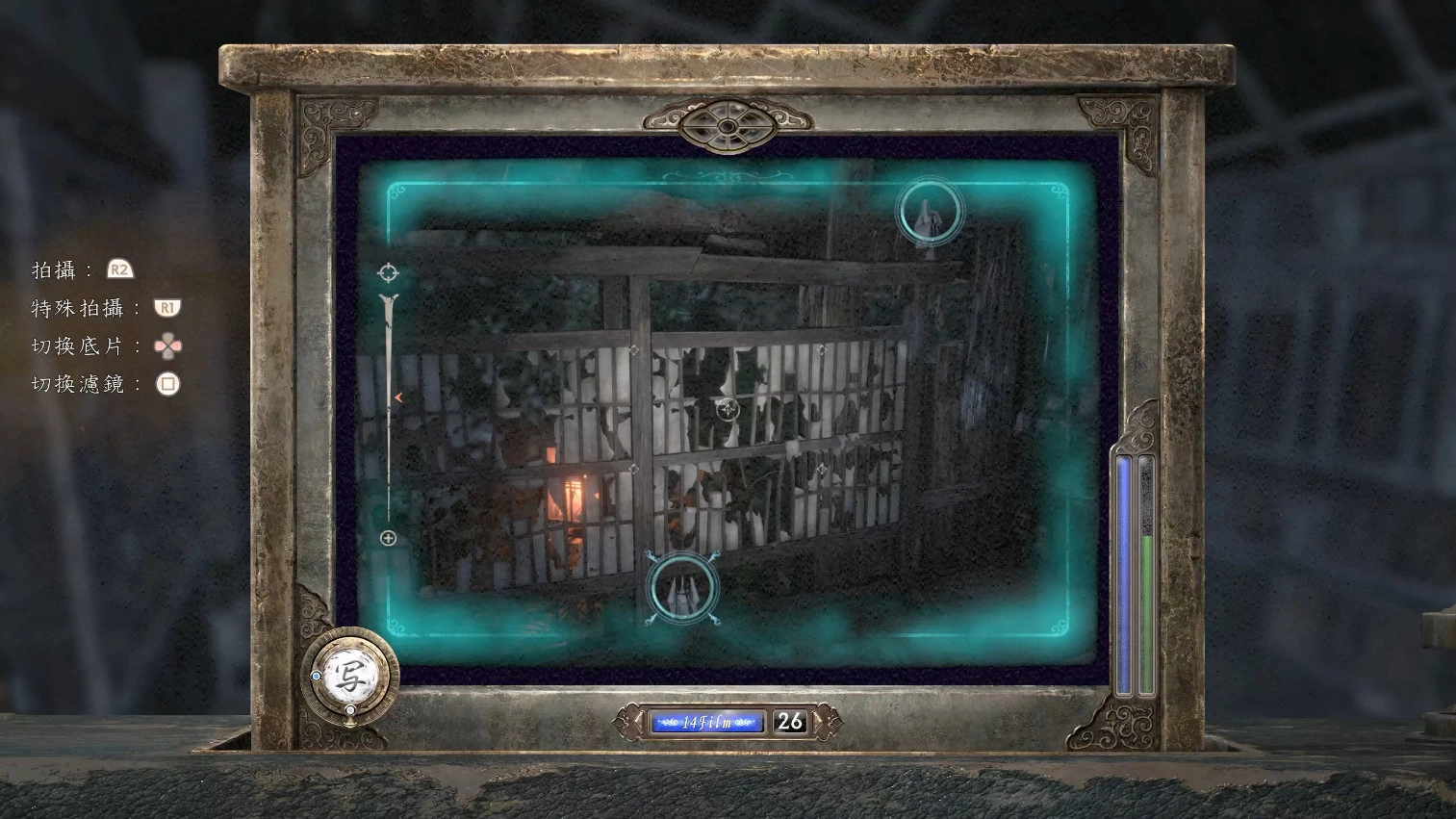Click the orange marker on the zoom gauge
This screenshot has width=1456, height=819.
pos(397,397)
